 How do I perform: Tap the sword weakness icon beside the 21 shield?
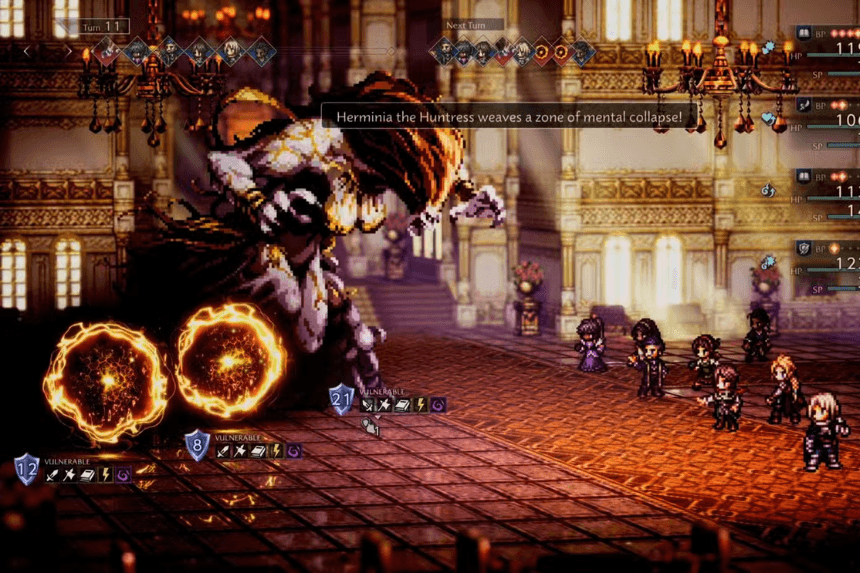pyautogui.click(x=368, y=405)
